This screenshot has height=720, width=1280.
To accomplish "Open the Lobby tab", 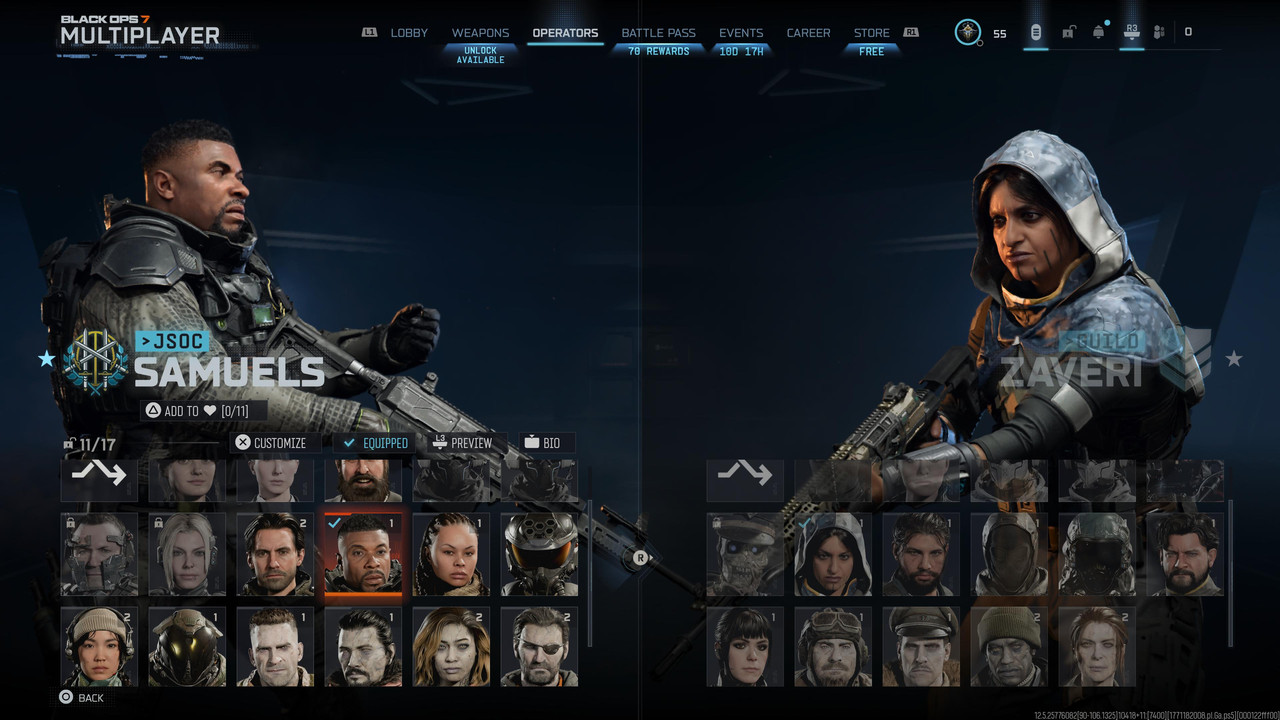I will pyautogui.click(x=408, y=33).
